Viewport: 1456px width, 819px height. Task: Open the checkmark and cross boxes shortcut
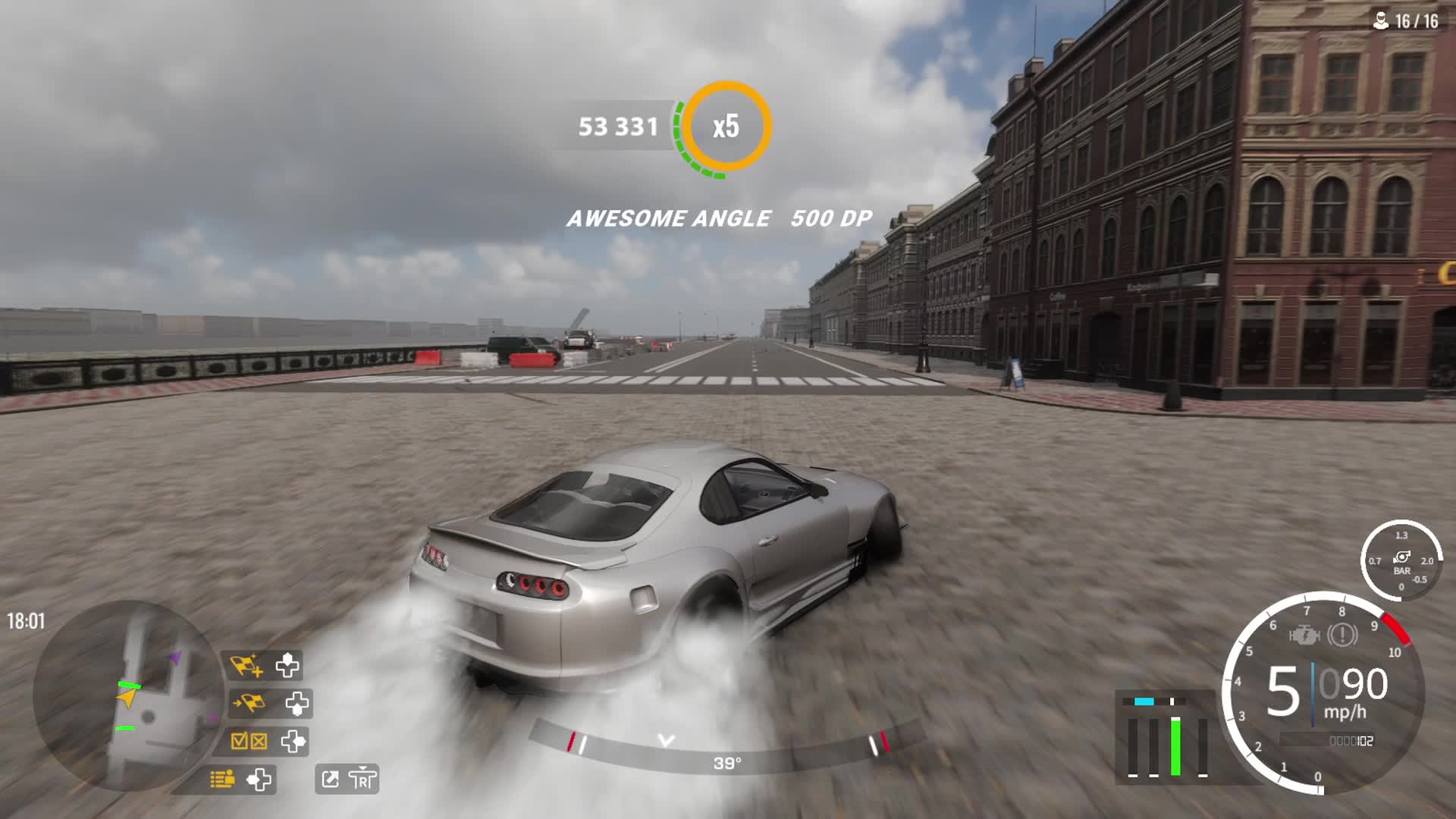(x=249, y=741)
